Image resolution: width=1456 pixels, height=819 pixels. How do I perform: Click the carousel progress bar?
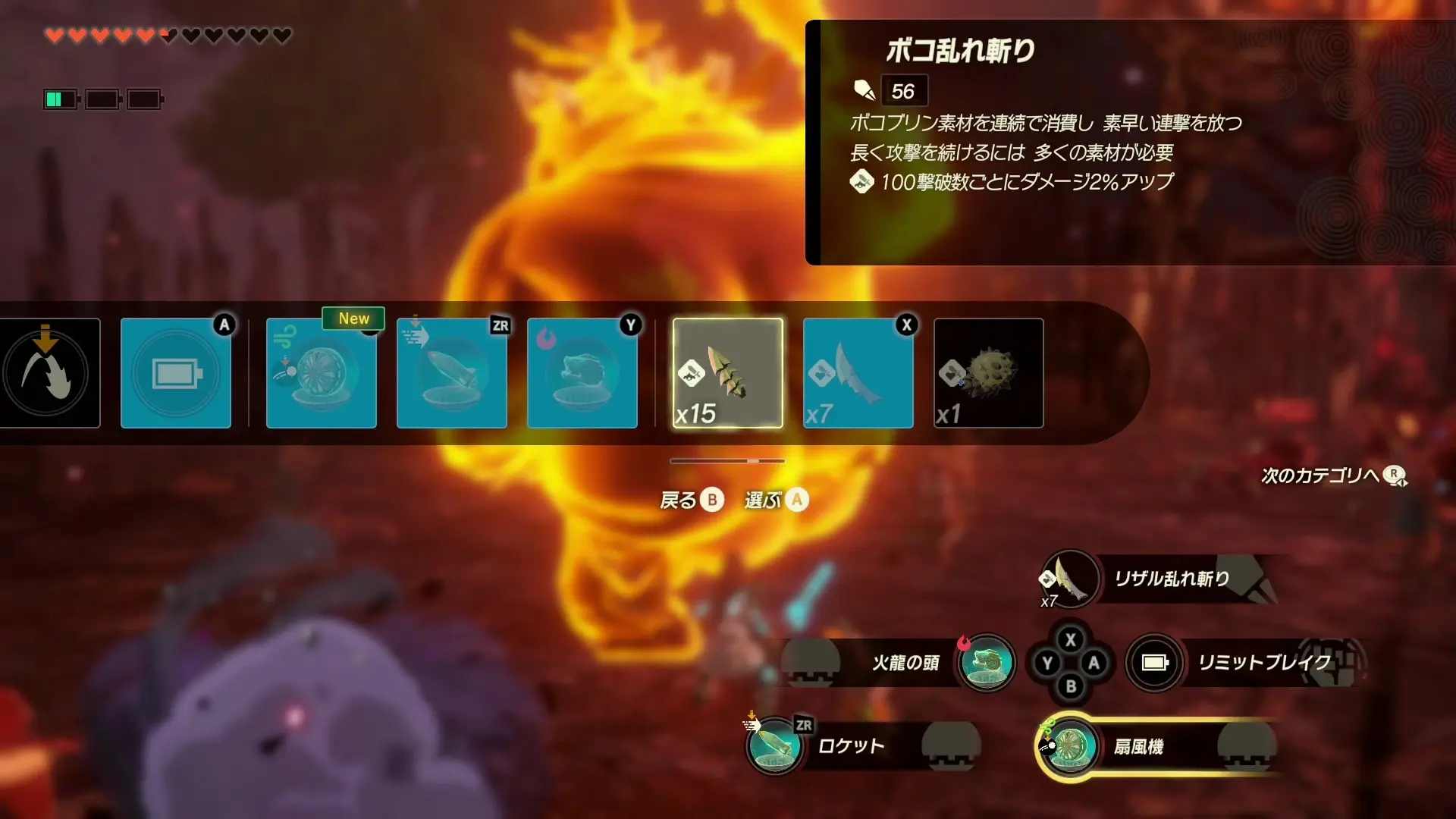pyautogui.click(x=726, y=460)
